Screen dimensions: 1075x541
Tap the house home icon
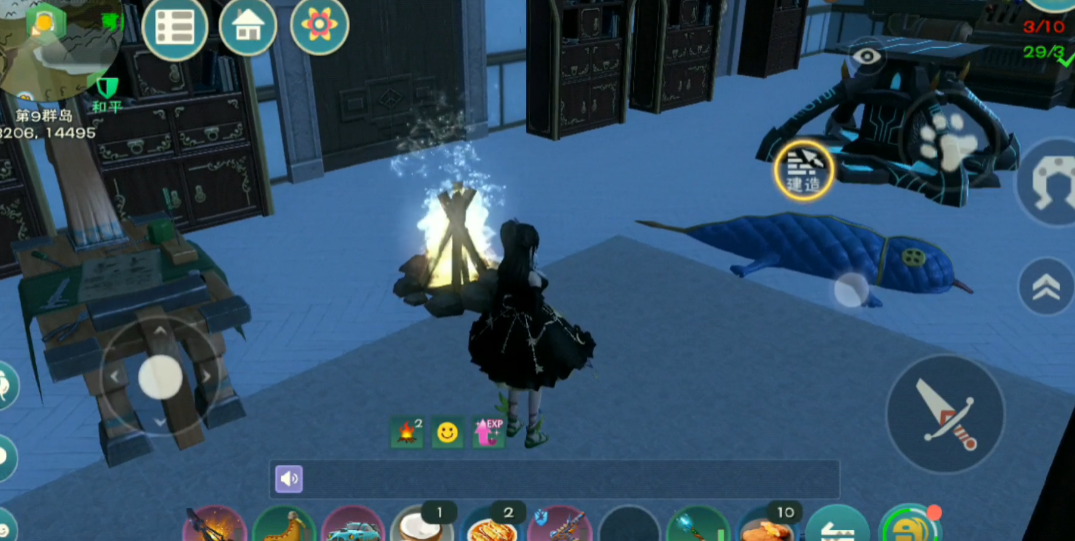pos(248,27)
